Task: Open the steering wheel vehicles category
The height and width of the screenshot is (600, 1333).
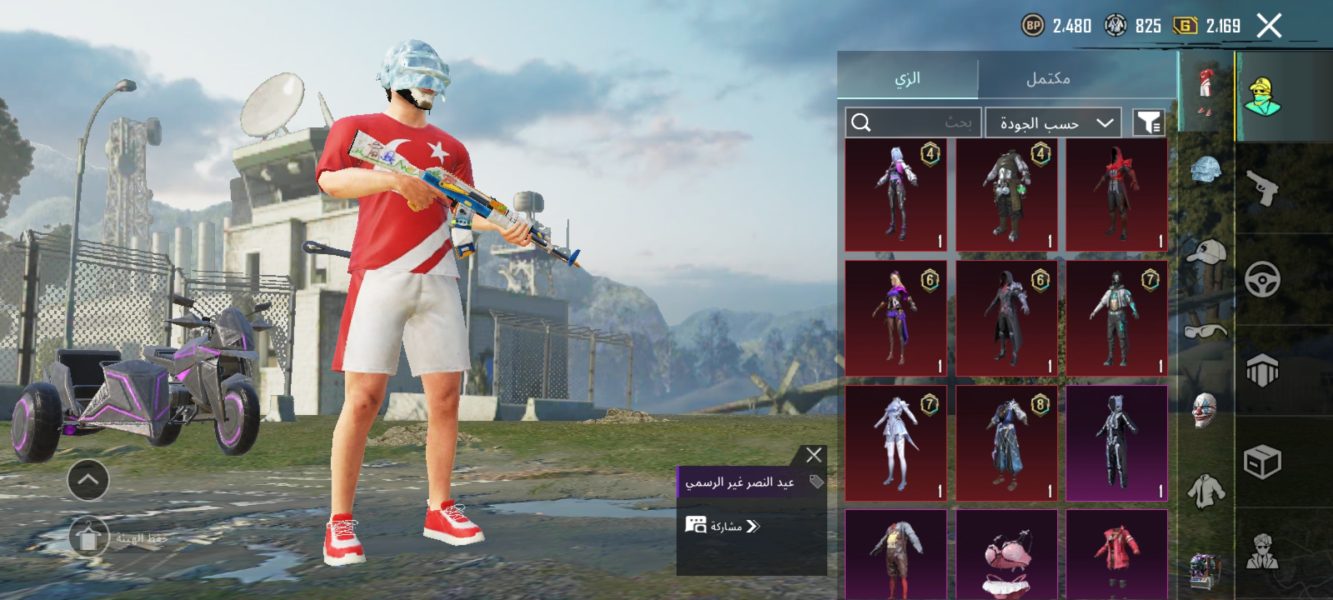Action: [1263, 279]
